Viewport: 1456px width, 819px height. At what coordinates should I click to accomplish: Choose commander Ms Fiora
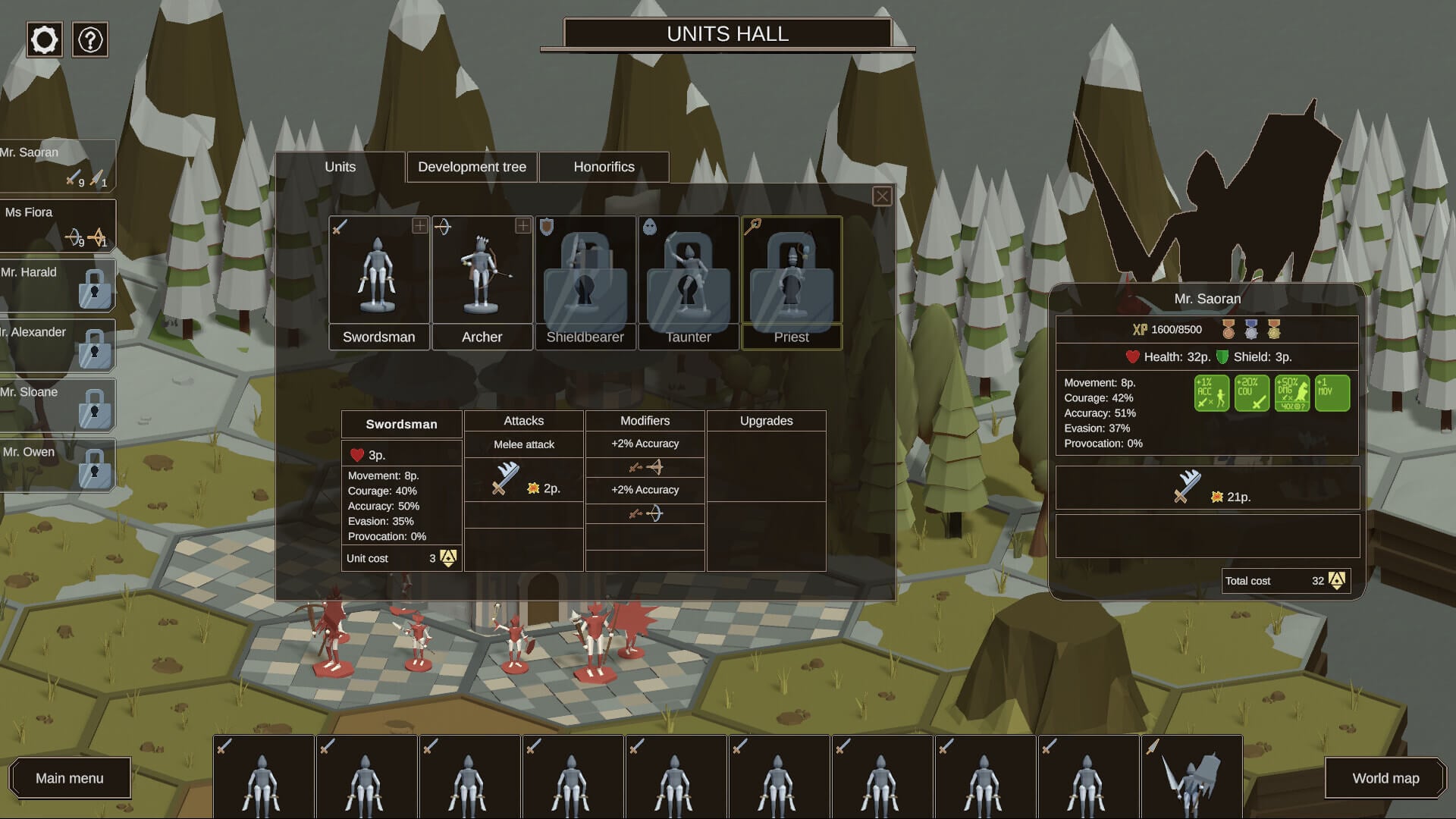point(53,224)
